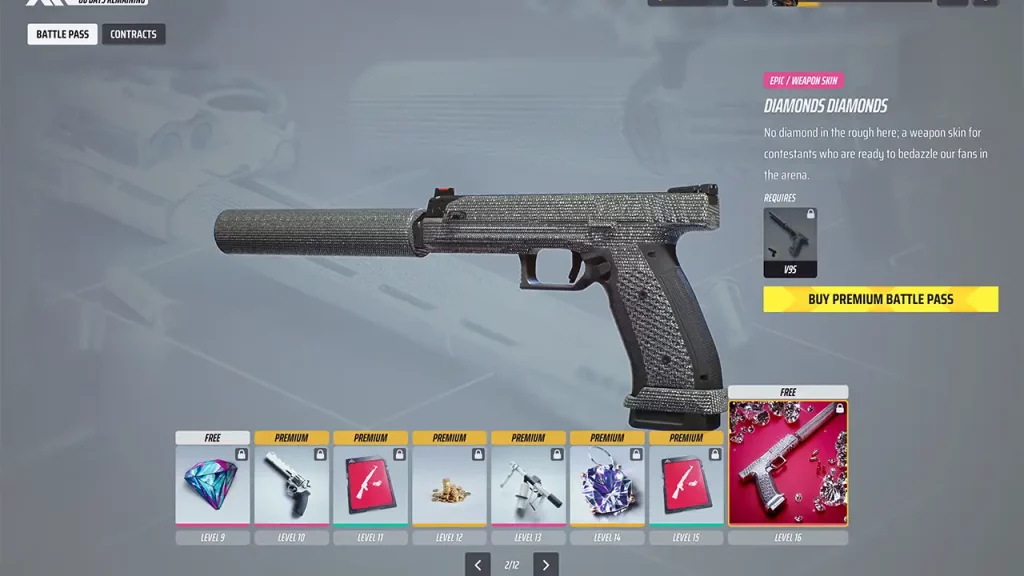The width and height of the screenshot is (1024, 576).
Task: Pick the Level 11 red card reward
Action: [370, 485]
